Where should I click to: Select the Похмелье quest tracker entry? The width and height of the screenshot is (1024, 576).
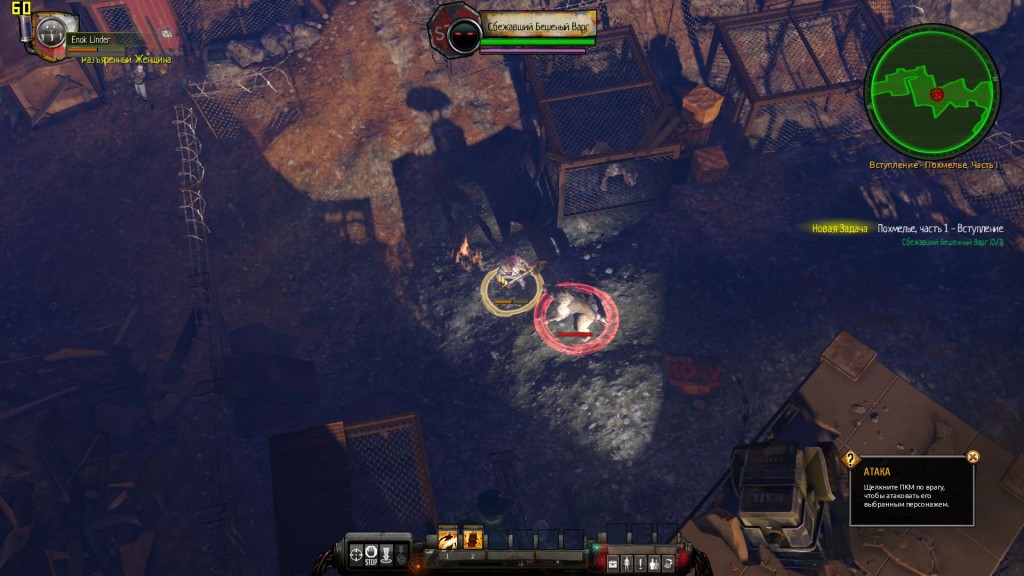(939, 229)
